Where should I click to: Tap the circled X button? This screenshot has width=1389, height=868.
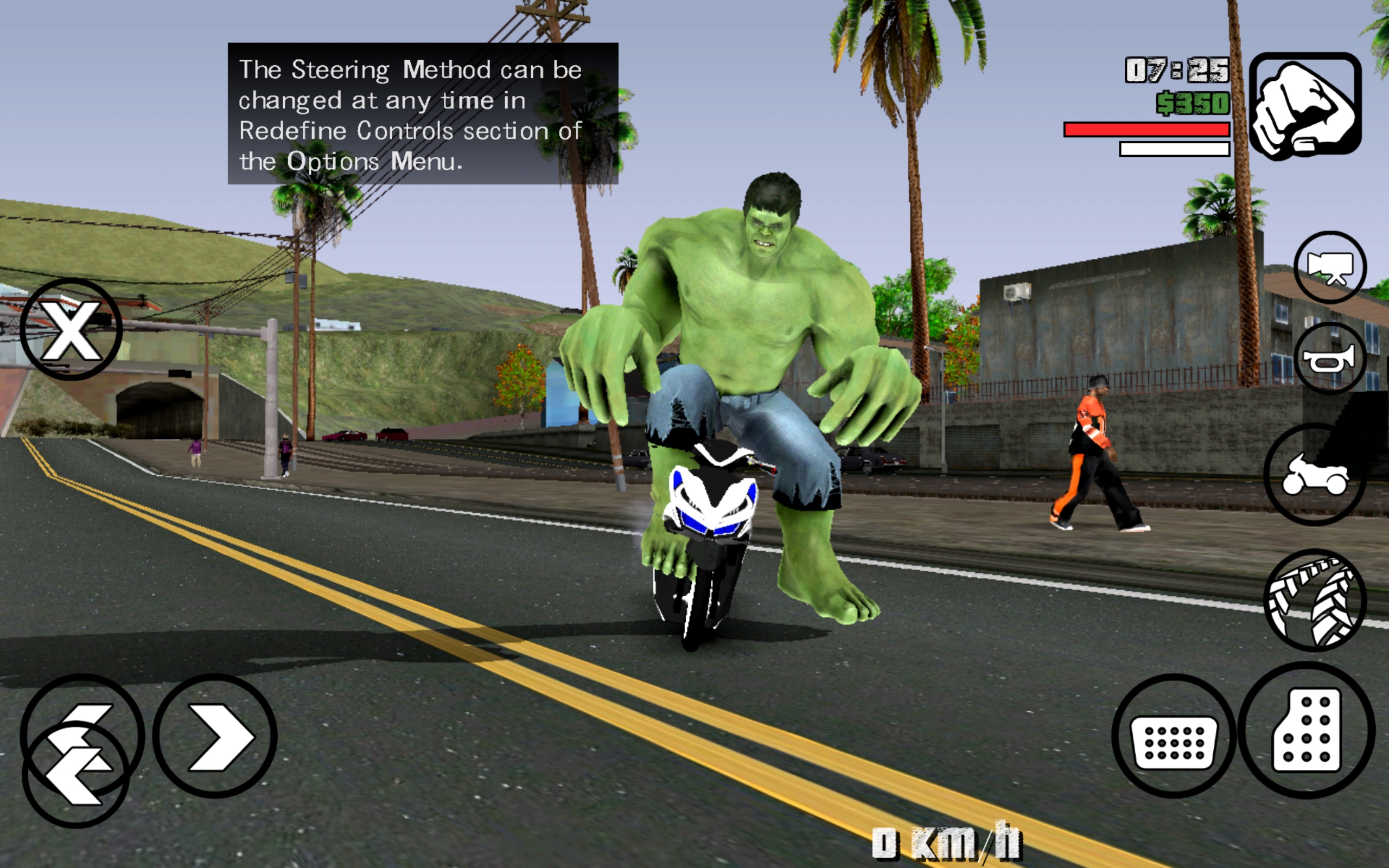pos(71,329)
